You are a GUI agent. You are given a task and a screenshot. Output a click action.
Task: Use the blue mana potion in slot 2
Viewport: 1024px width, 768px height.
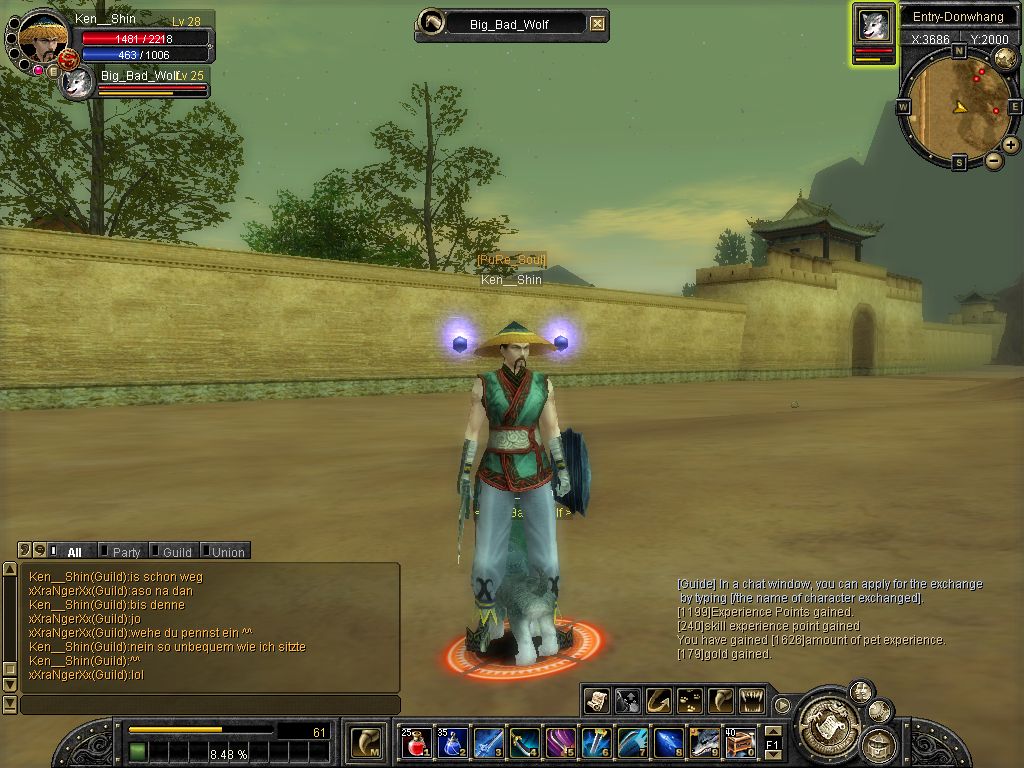(x=451, y=743)
